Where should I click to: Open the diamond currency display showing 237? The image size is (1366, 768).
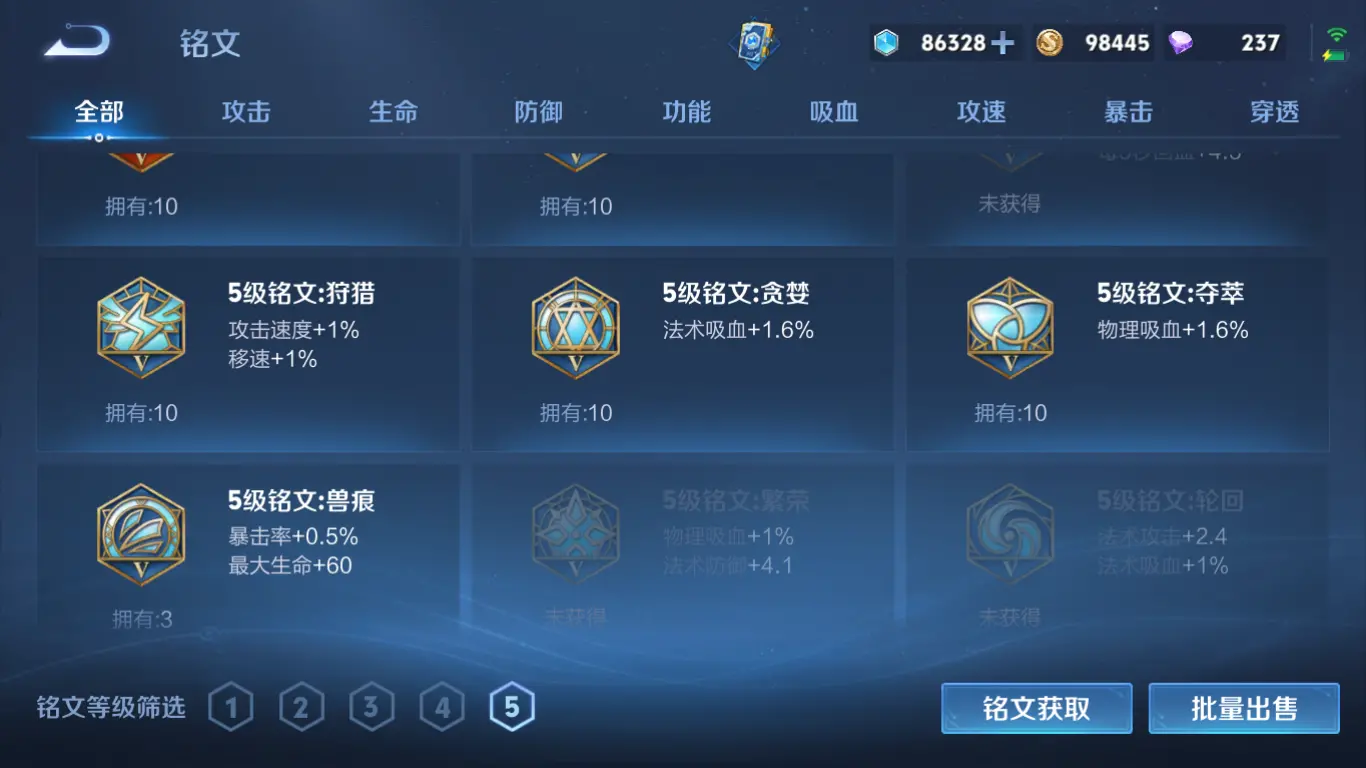pos(1225,42)
